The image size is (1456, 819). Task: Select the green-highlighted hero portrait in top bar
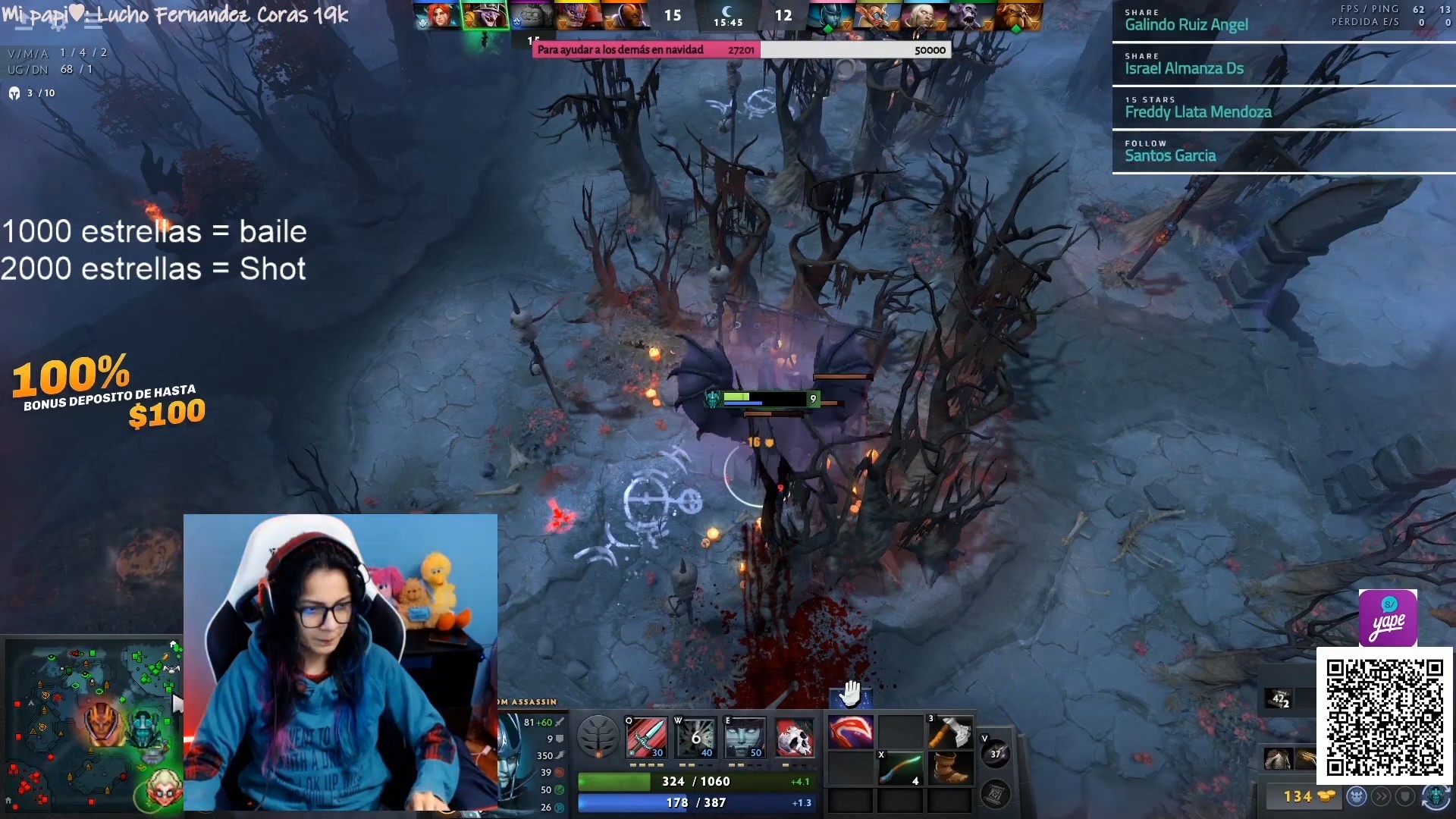click(x=485, y=15)
